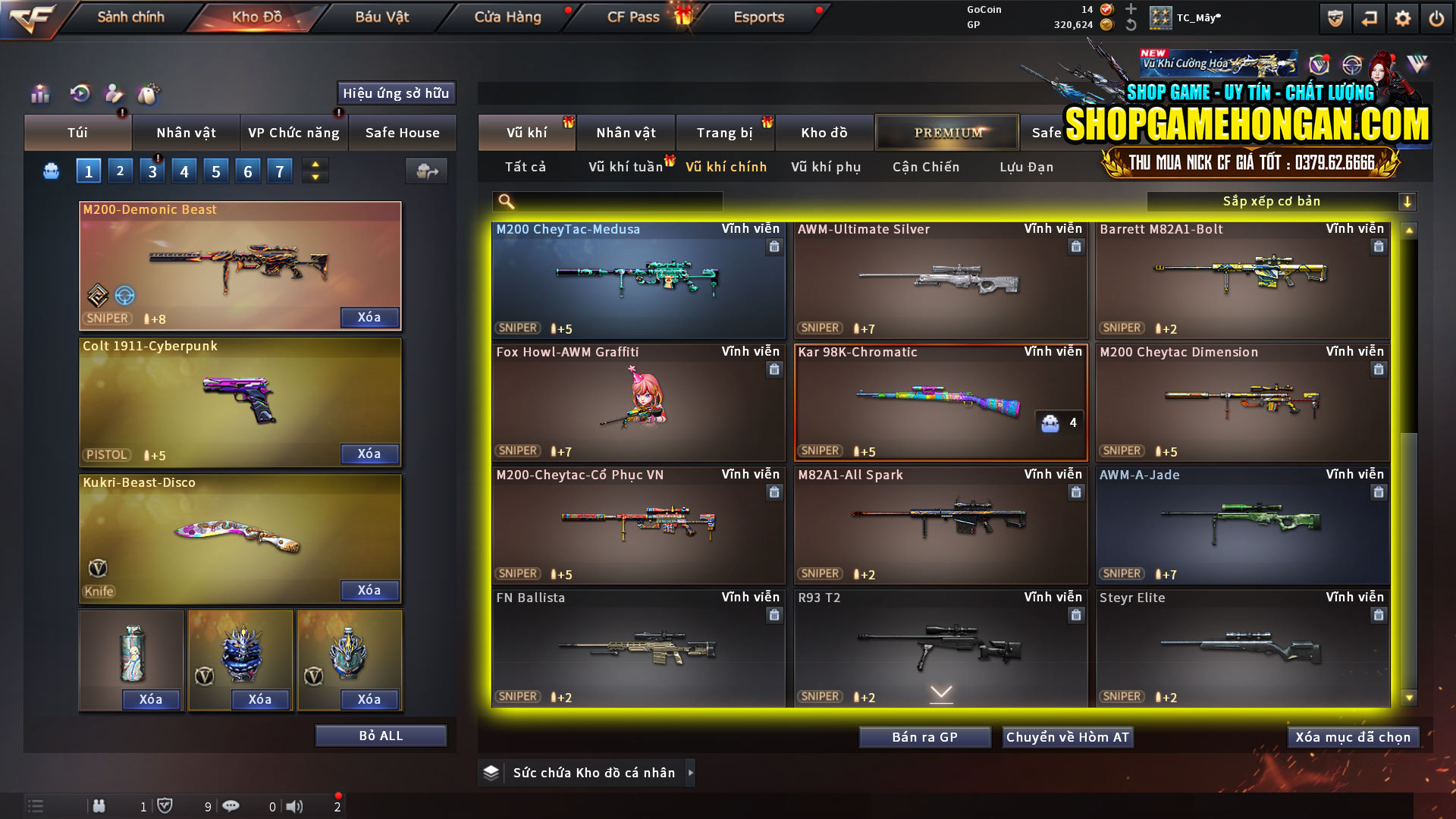Click the bag transfer icon above the item list

425,171
